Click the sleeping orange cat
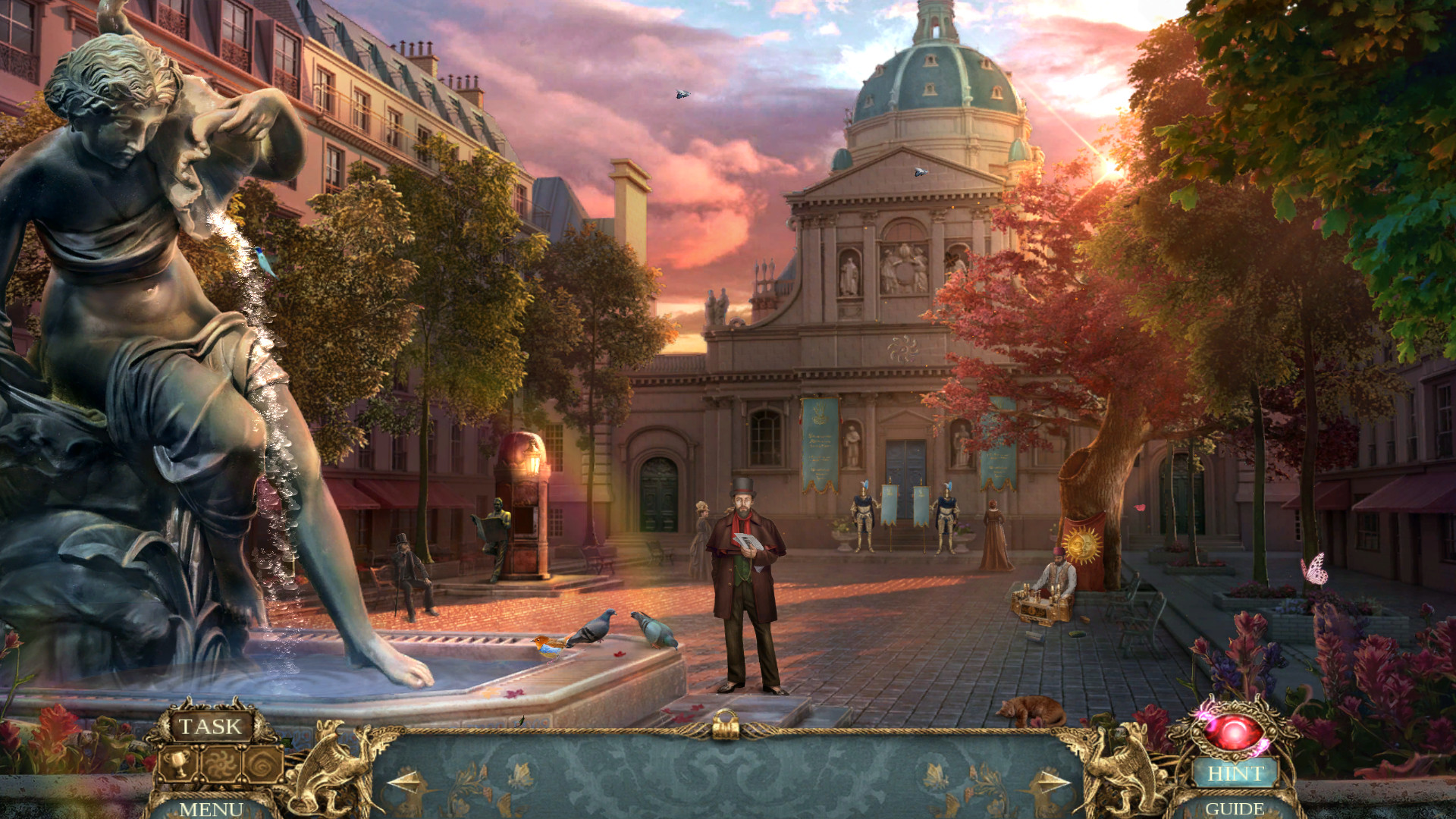 (x=1033, y=709)
